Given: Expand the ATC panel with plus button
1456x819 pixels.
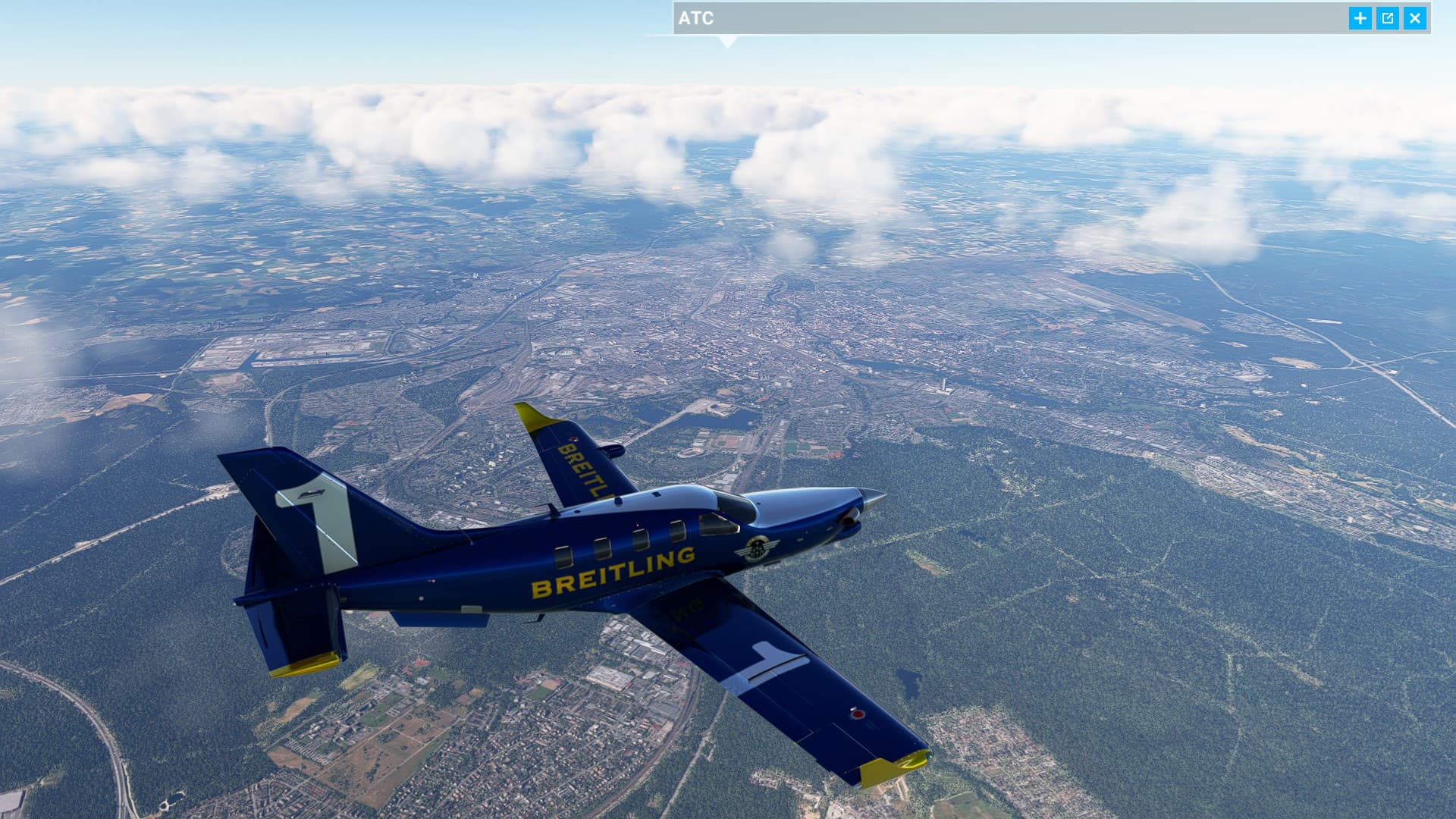Looking at the screenshot, I should coord(1360,18).
